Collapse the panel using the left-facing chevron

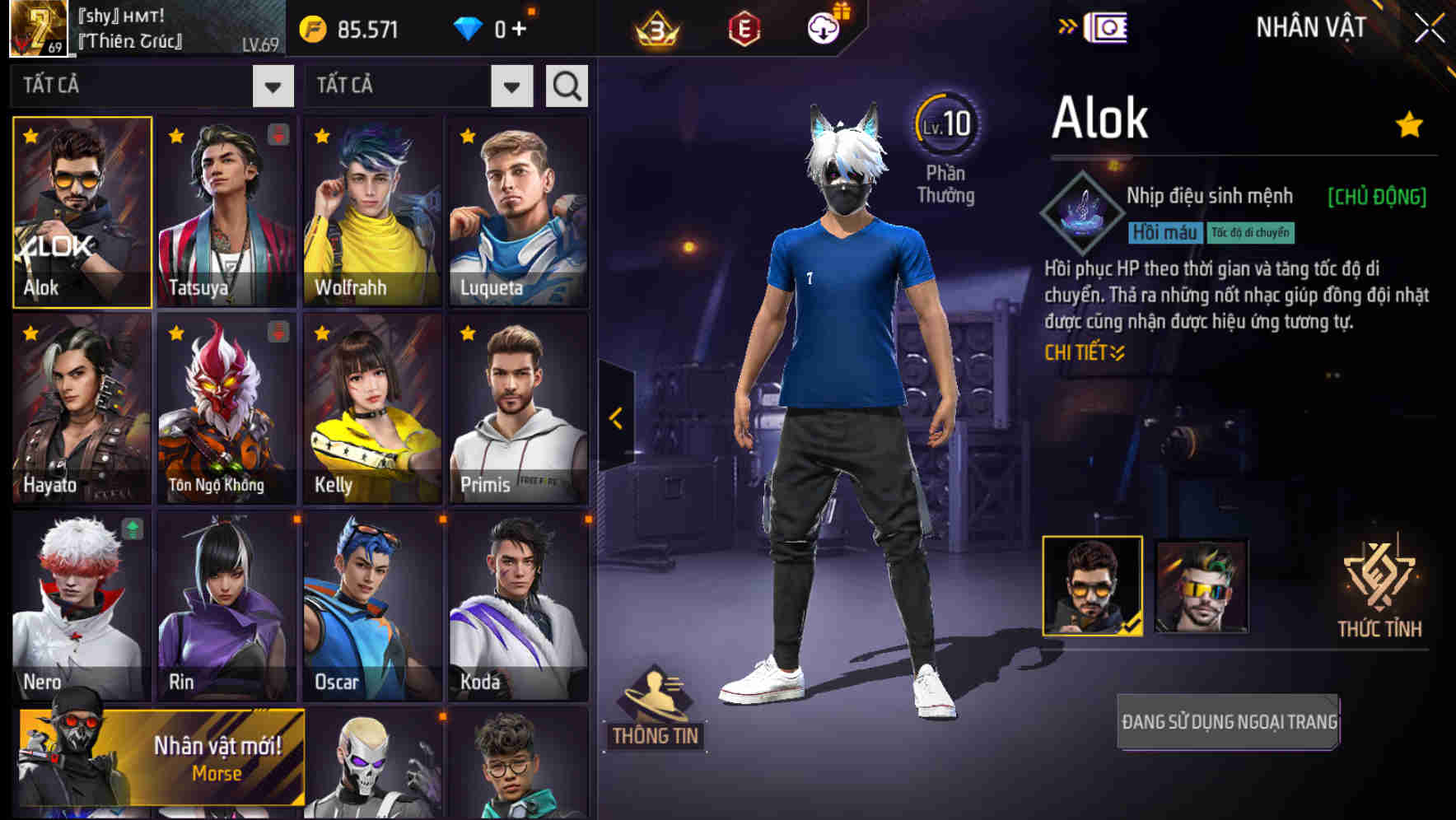(614, 418)
